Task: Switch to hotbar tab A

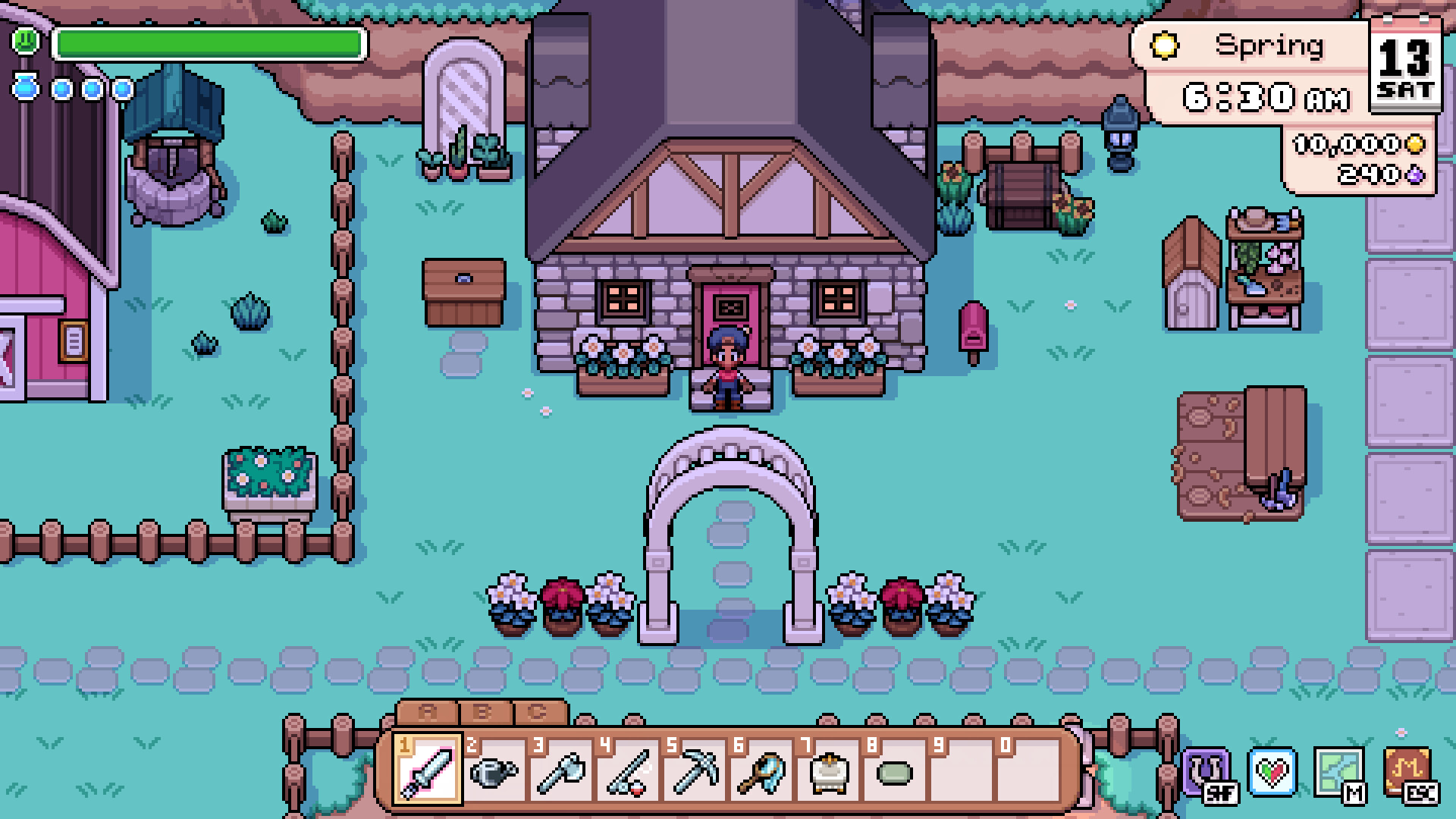Action: tap(427, 711)
